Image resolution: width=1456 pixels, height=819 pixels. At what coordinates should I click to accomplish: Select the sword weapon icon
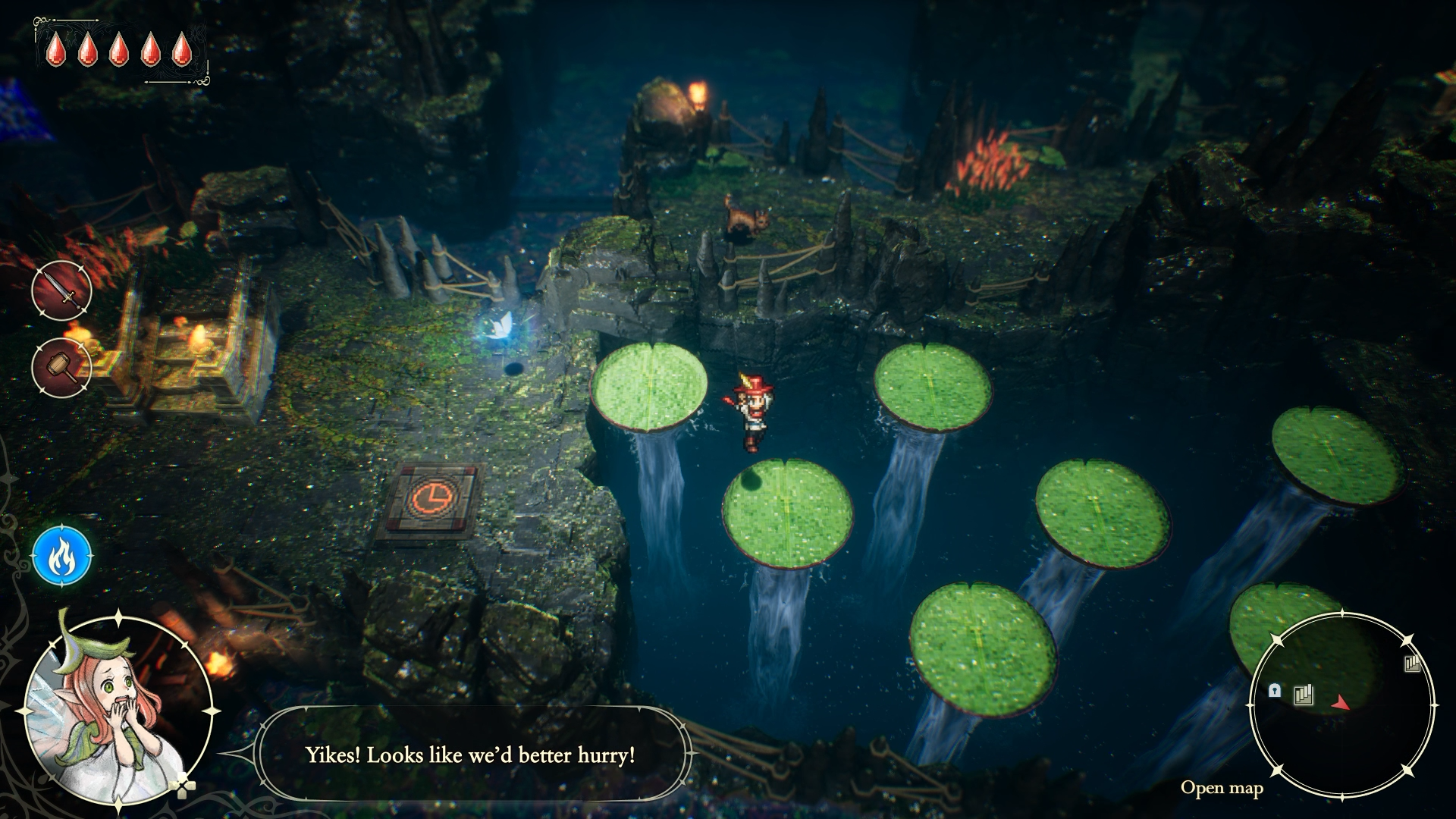[61, 291]
